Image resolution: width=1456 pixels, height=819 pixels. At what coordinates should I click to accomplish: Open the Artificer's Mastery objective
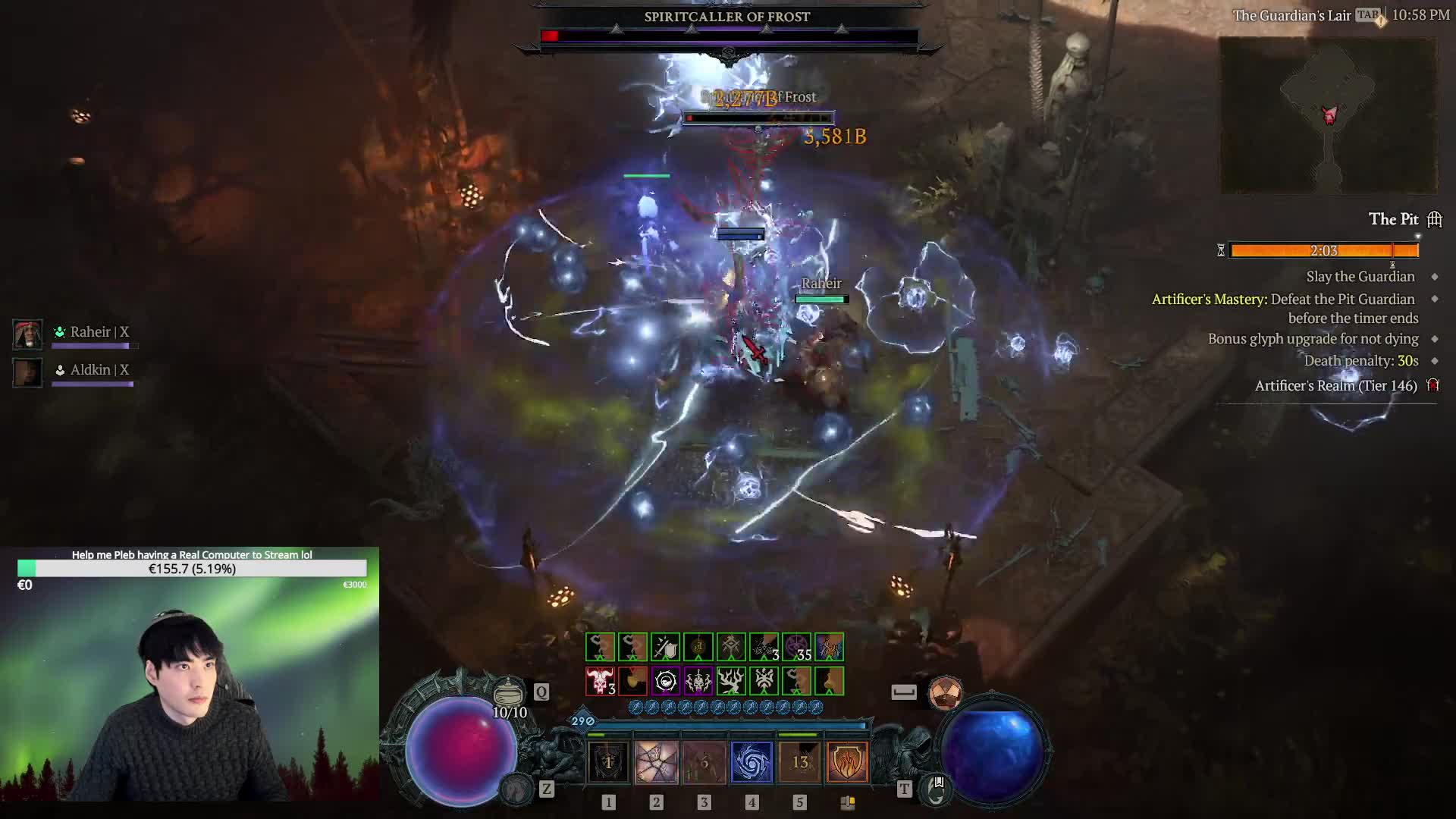pos(1285,300)
